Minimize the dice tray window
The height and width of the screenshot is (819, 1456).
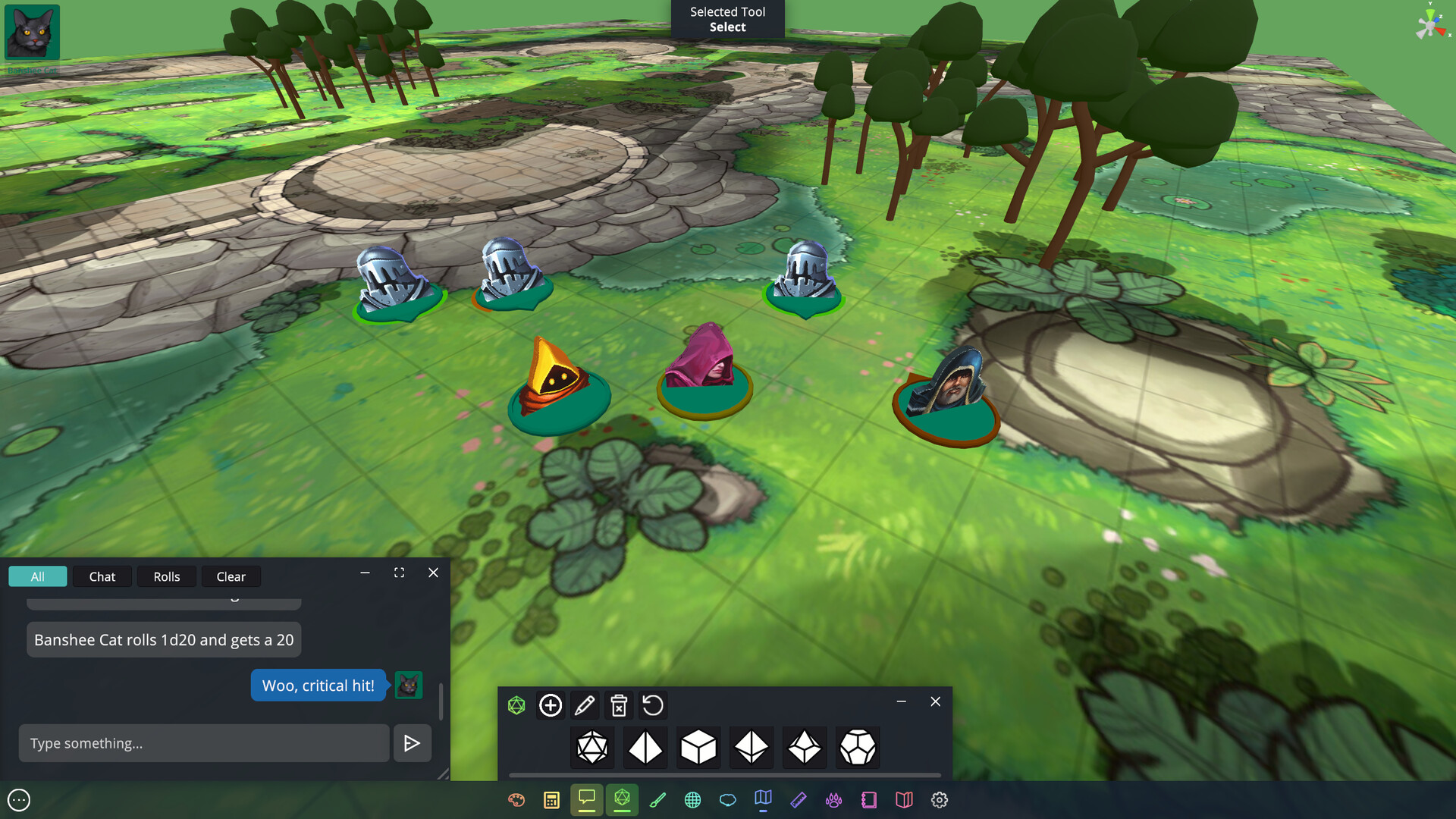[x=902, y=701]
